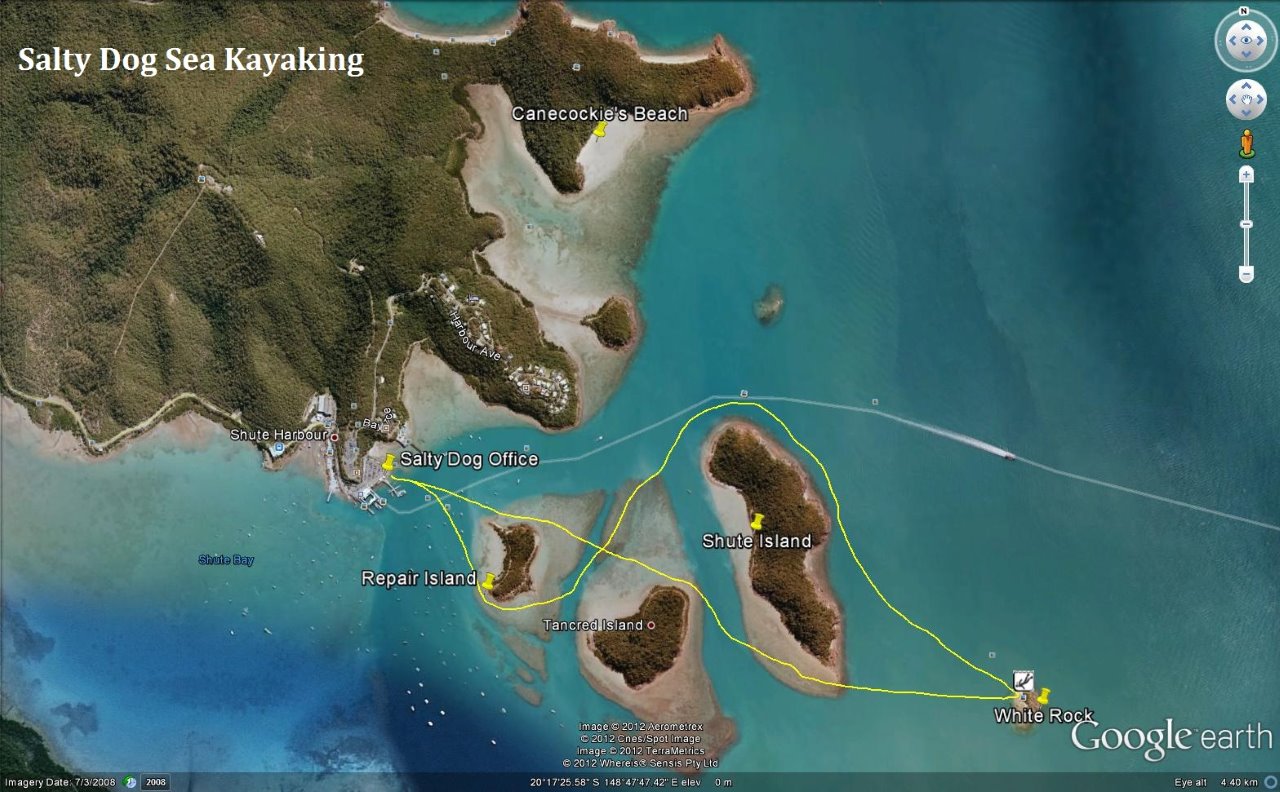Open the historical imagery clock icon
Image resolution: width=1280 pixels, height=792 pixels.
coord(129,782)
